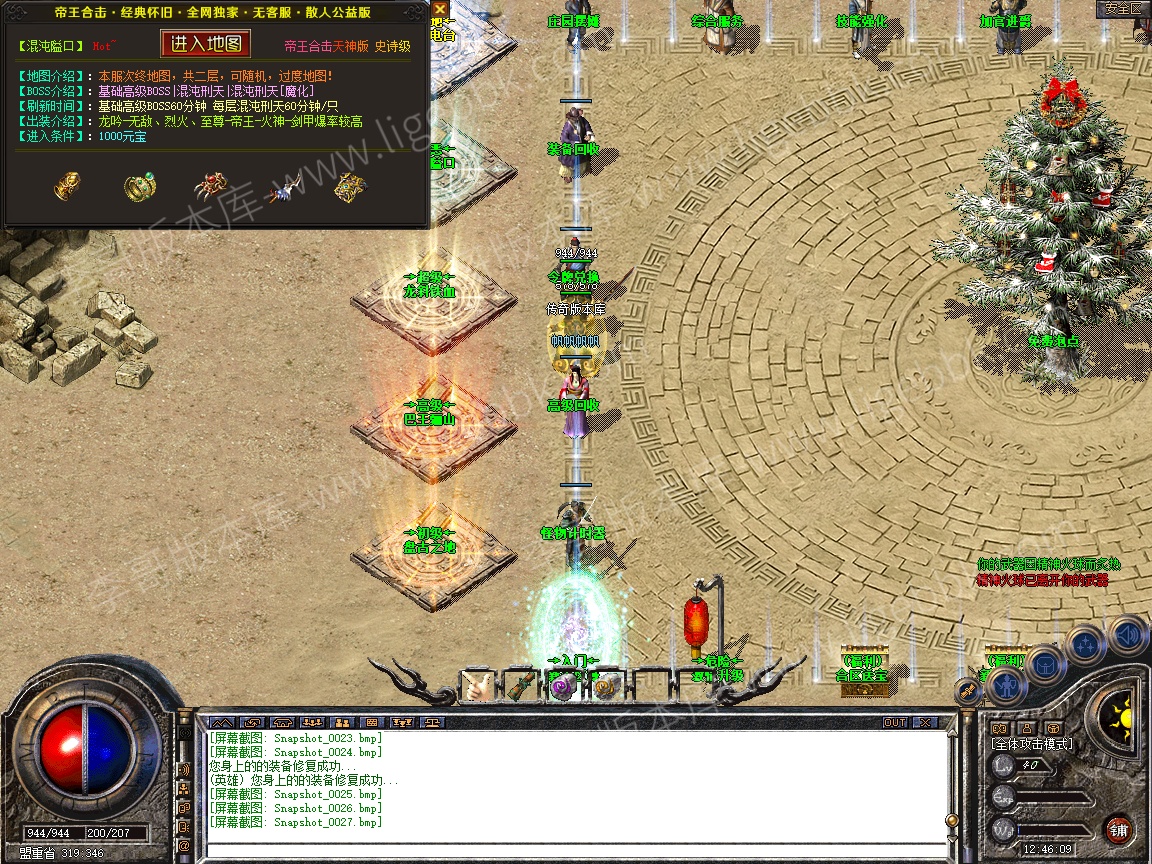The width and height of the screenshot is (1152, 864).
Task: Use the pointing hand hotbar slot
Action: [x=478, y=686]
